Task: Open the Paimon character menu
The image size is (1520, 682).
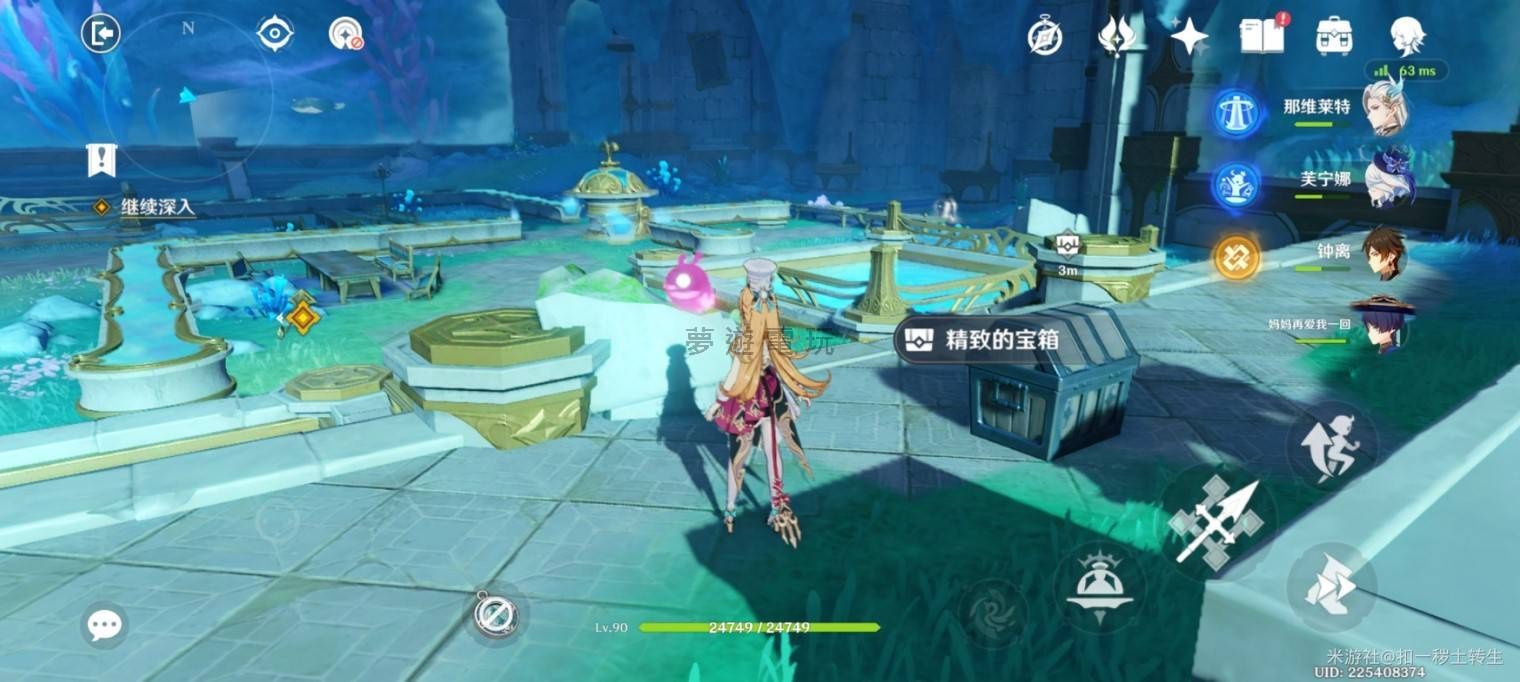Action: pos(1407,36)
